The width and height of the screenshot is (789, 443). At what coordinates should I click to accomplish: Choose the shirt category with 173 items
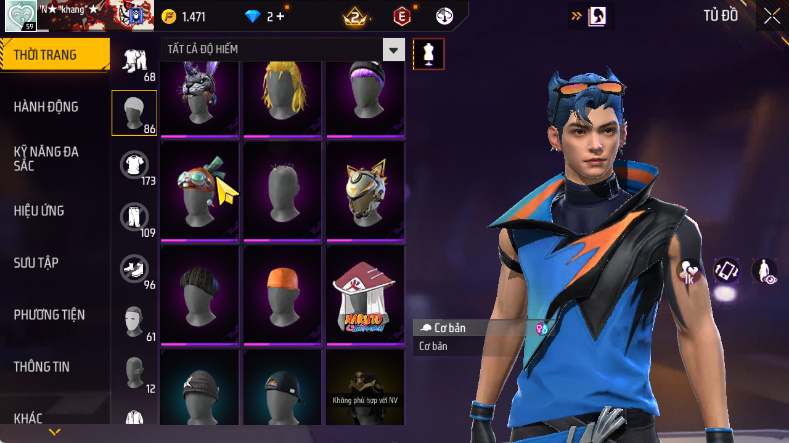(x=133, y=166)
